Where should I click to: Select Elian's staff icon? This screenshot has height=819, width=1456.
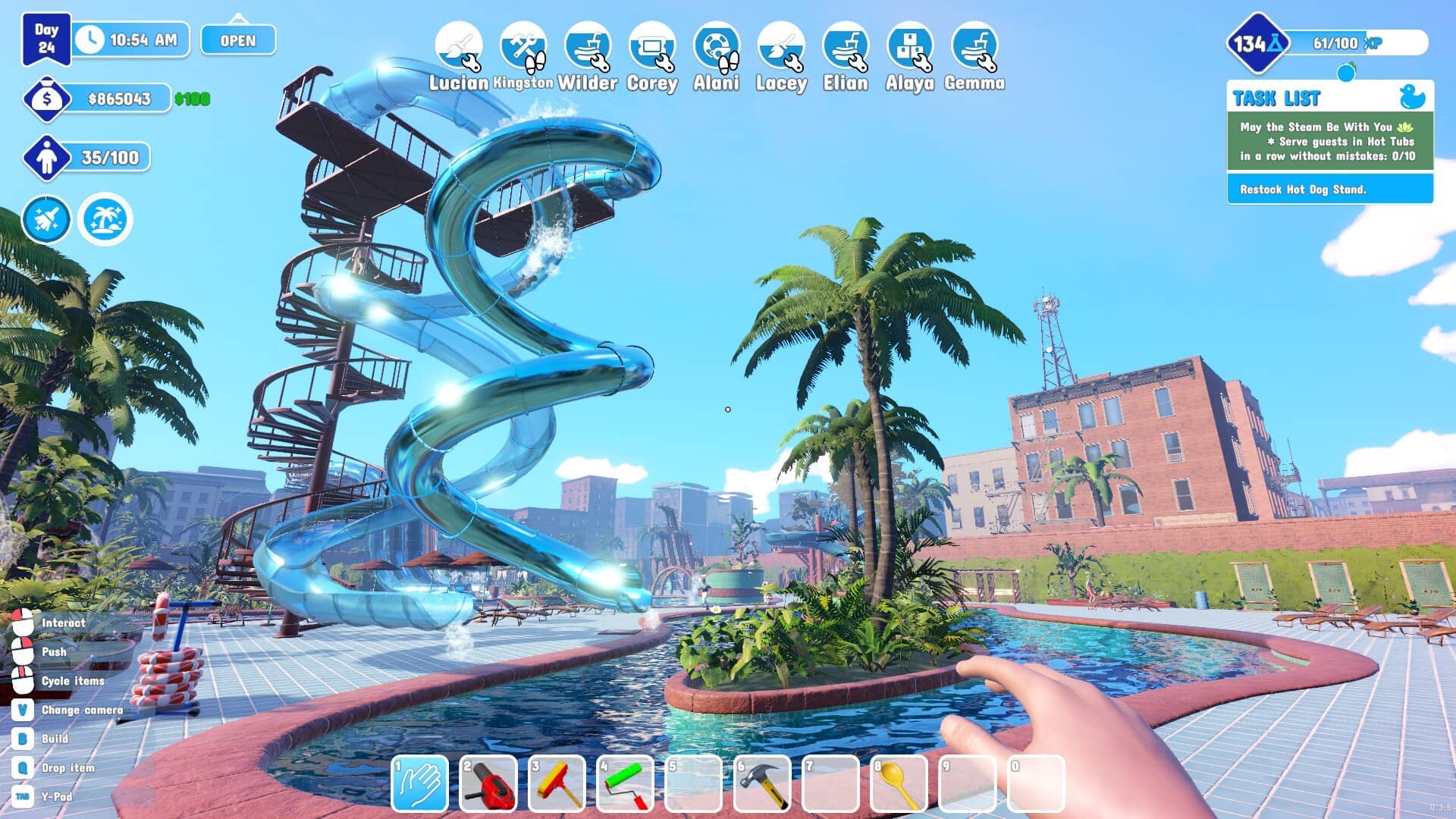point(846,46)
